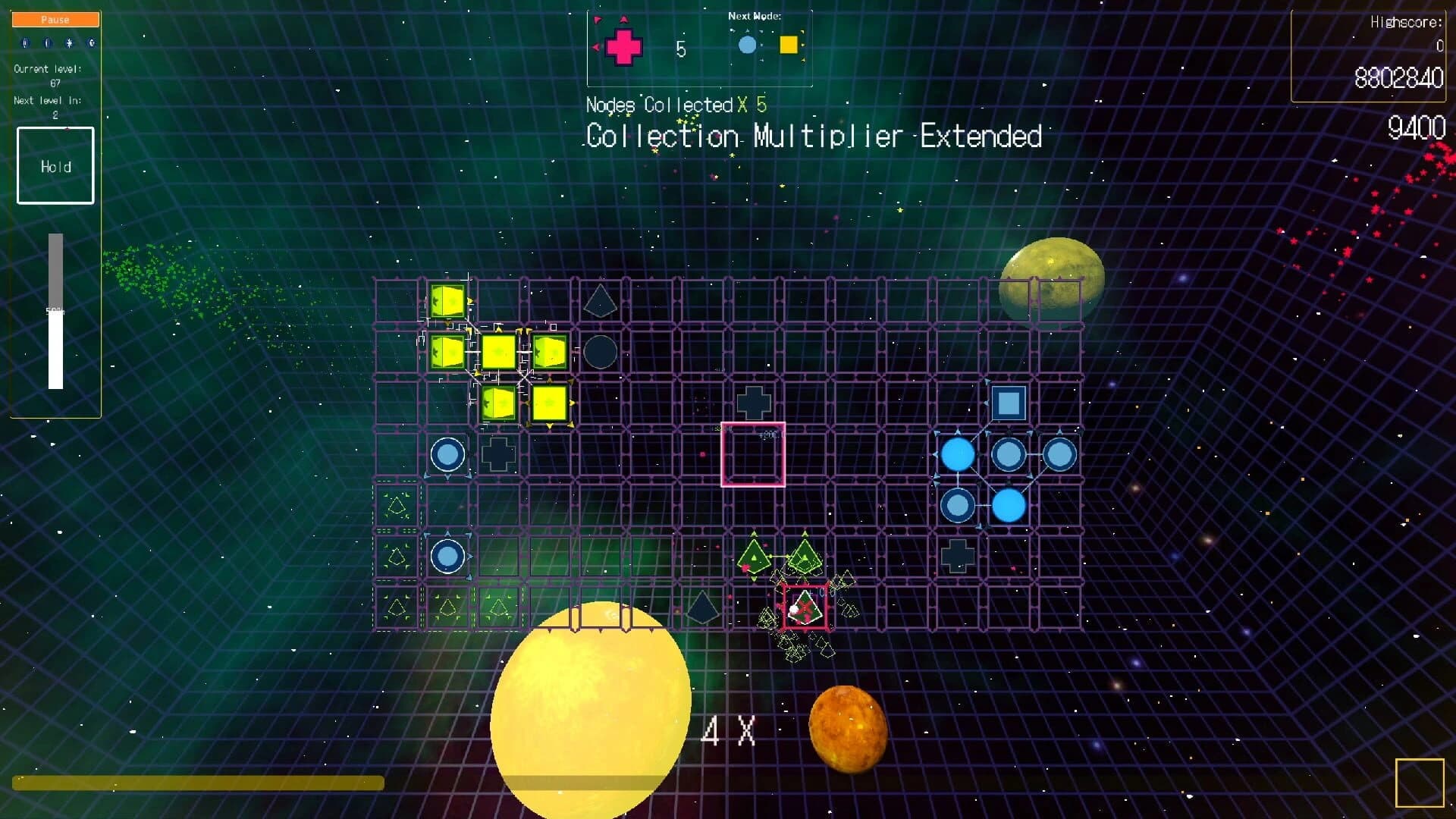
Task: Click the blue circle Next Node icon
Action: (x=746, y=45)
